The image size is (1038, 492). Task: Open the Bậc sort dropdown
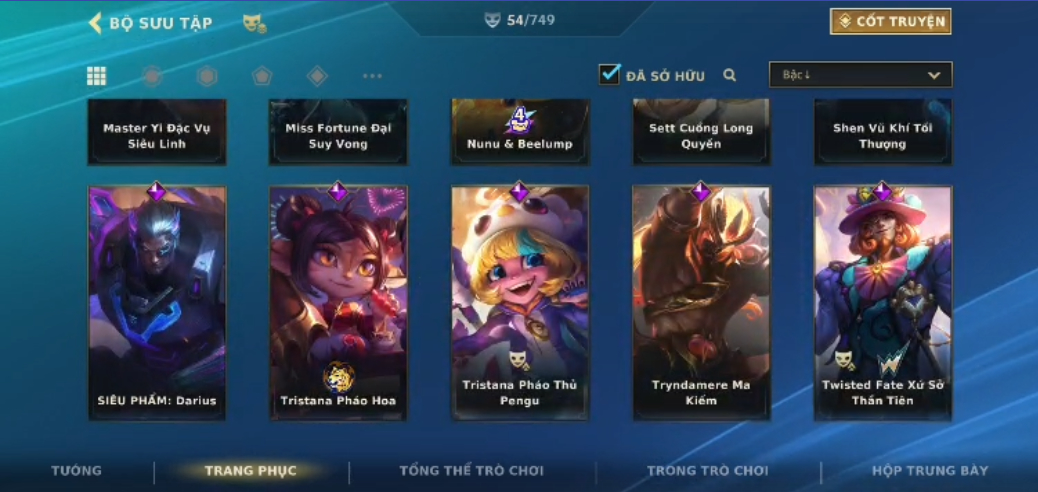pyautogui.click(x=860, y=75)
